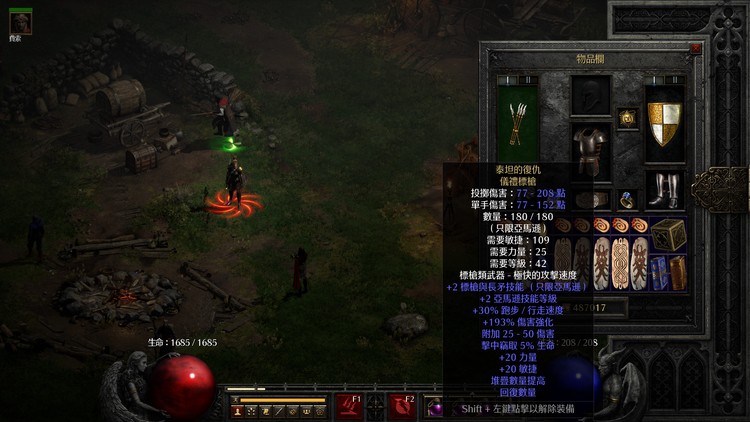Click the character portrait in top-left corner
Image resolution: width=750 pixels, height=422 pixels.
click(x=20, y=23)
